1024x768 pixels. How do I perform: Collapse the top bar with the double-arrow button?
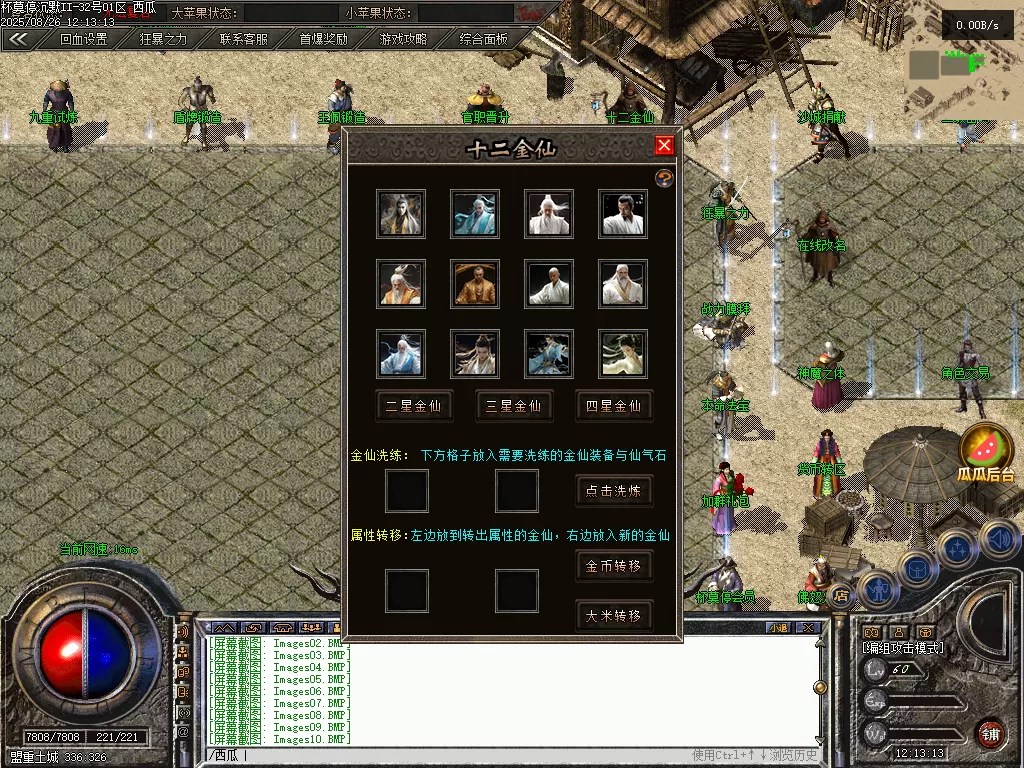tap(18, 40)
